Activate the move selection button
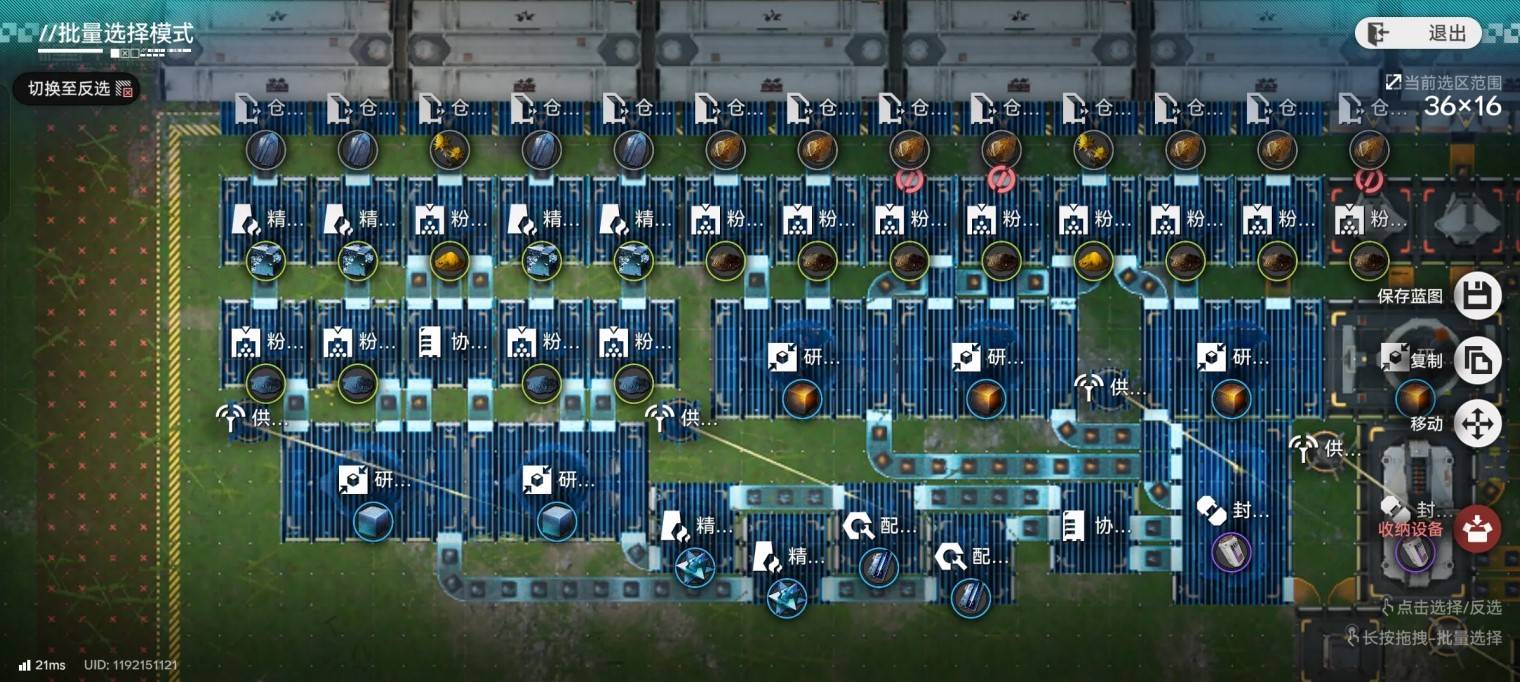Viewport: 1520px width, 682px height. coord(1477,424)
